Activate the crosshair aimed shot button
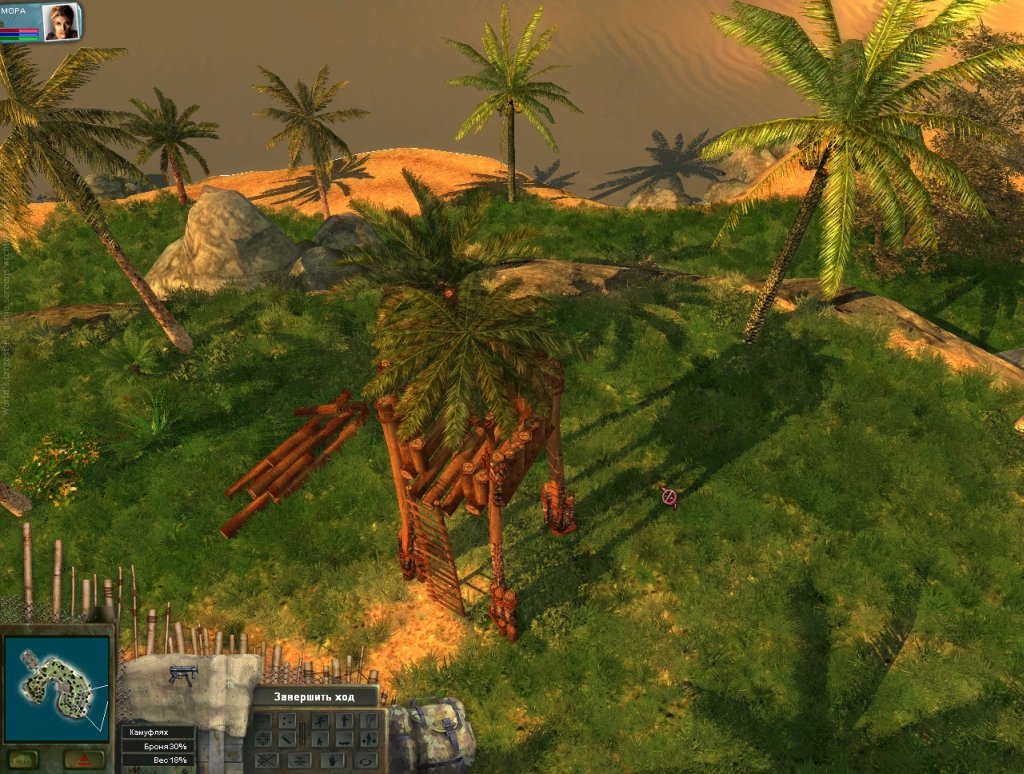The width and height of the screenshot is (1024, 774). [x=263, y=739]
